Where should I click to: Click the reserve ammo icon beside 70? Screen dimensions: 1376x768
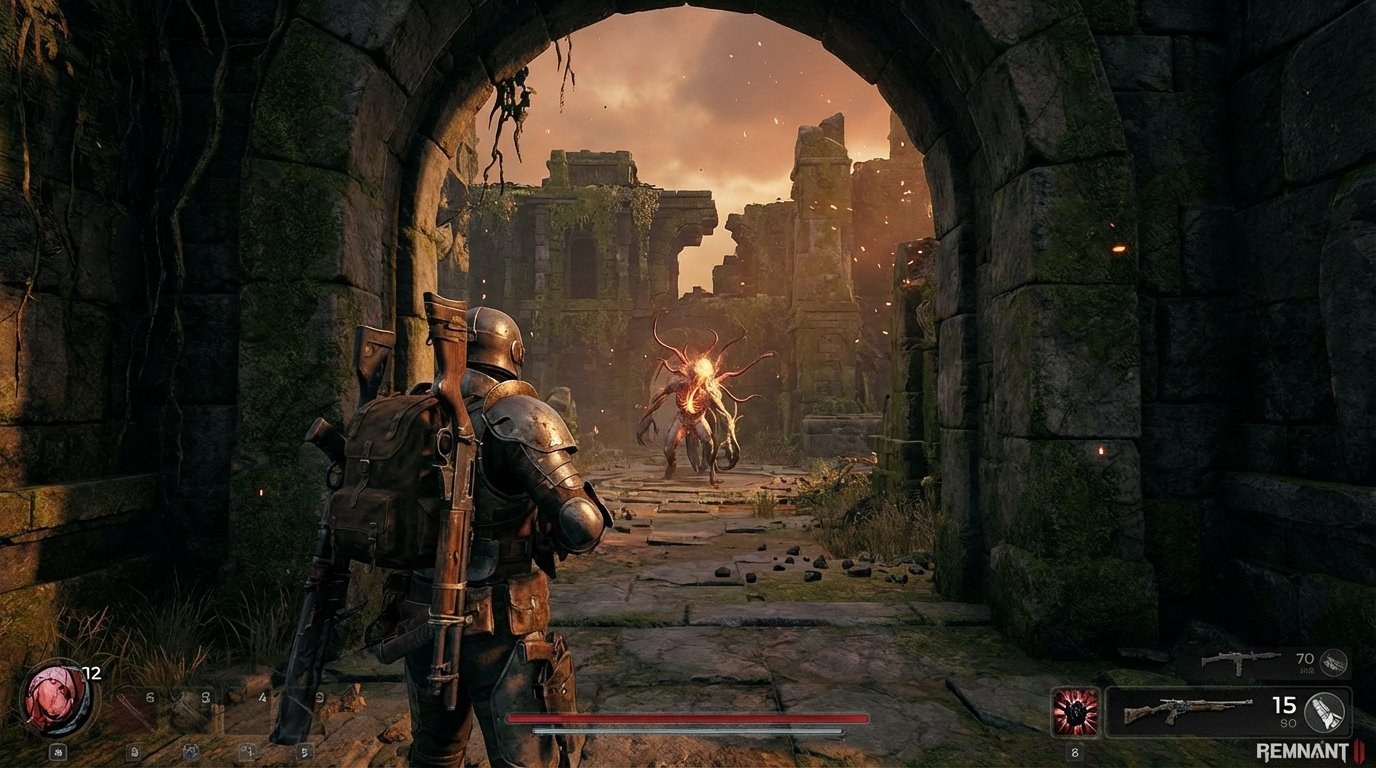tap(1332, 662)
